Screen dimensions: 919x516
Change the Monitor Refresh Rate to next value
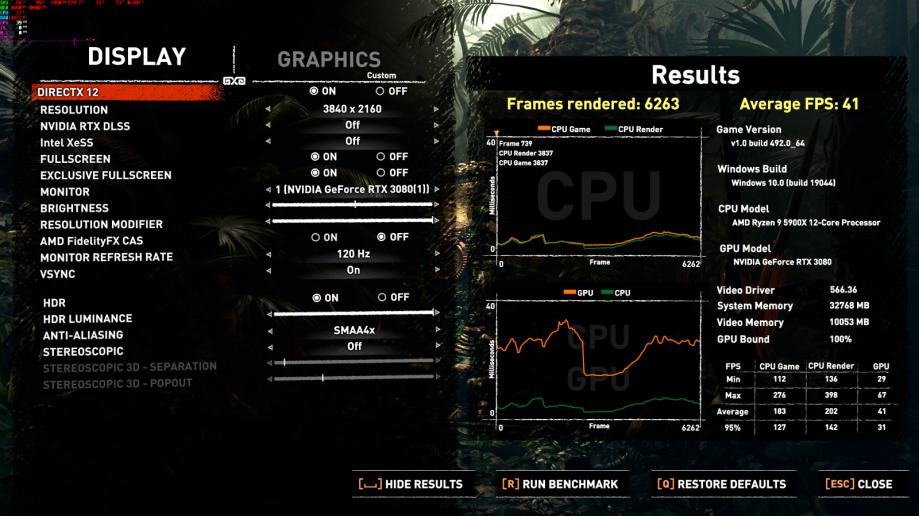pos(436,254)
